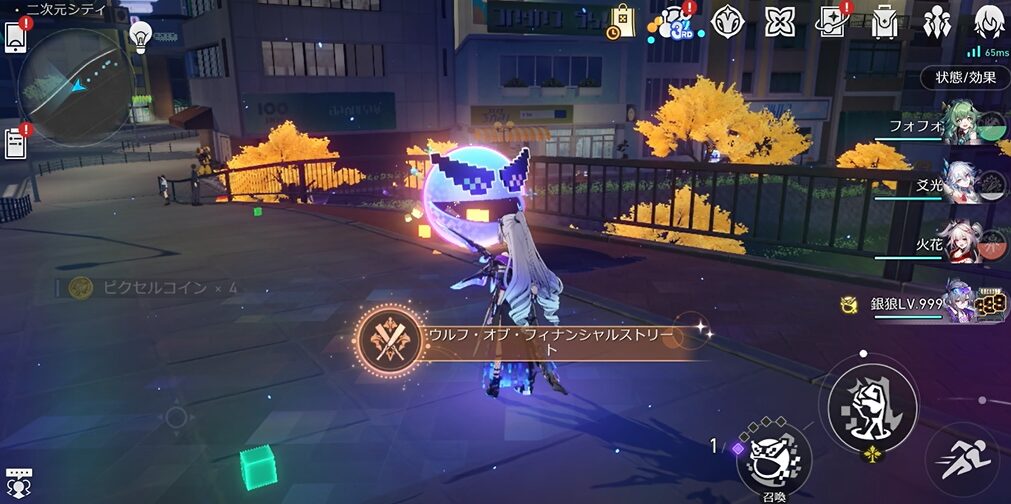Open the backpack inventory
This screenshot has width=1011, height=504.
pyautogui.click(x=884, y=21)
